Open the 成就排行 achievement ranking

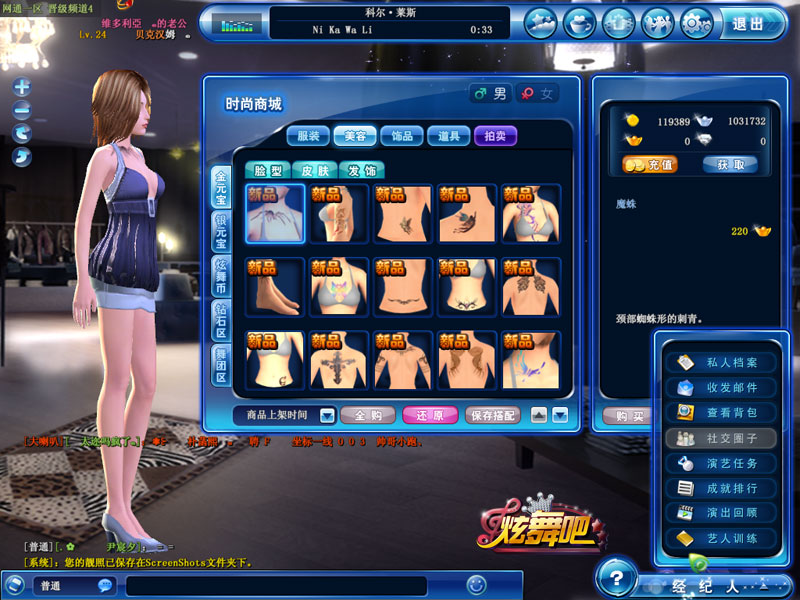click(x=725, y=488)
